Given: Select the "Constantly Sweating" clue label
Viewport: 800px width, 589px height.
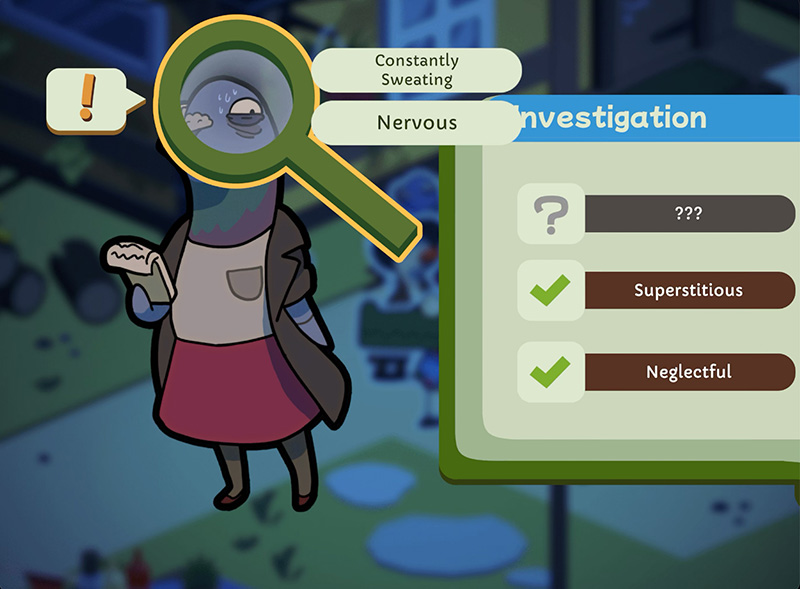Looking at the screenshot, I should tap(416, 70).
